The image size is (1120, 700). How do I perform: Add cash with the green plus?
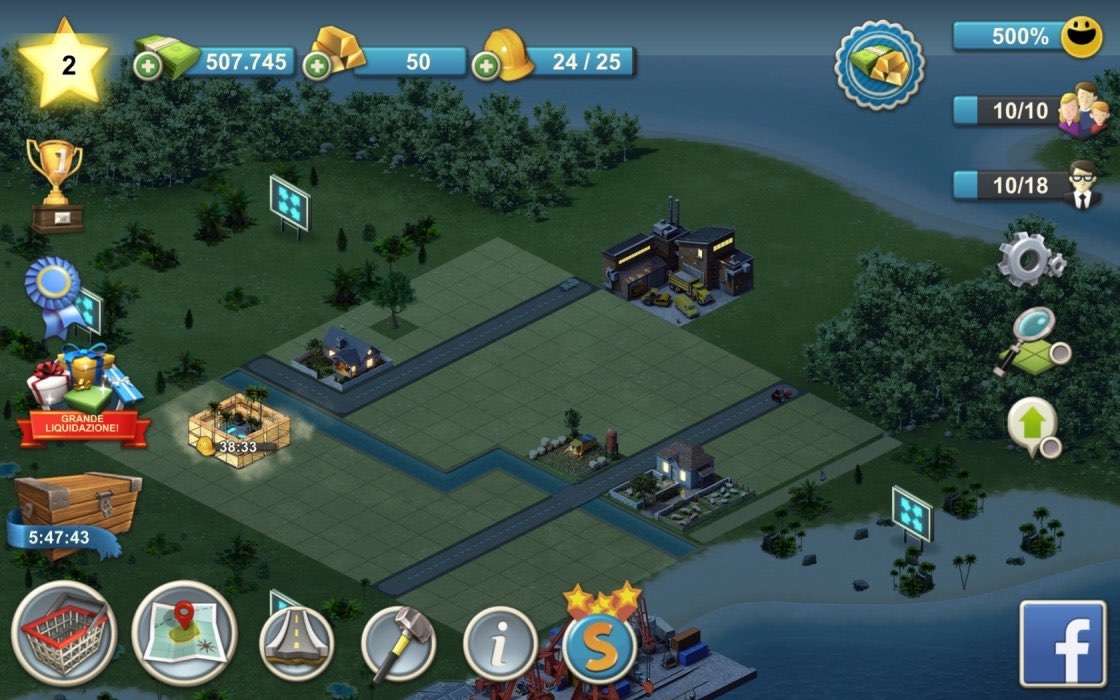click(146, 66)
